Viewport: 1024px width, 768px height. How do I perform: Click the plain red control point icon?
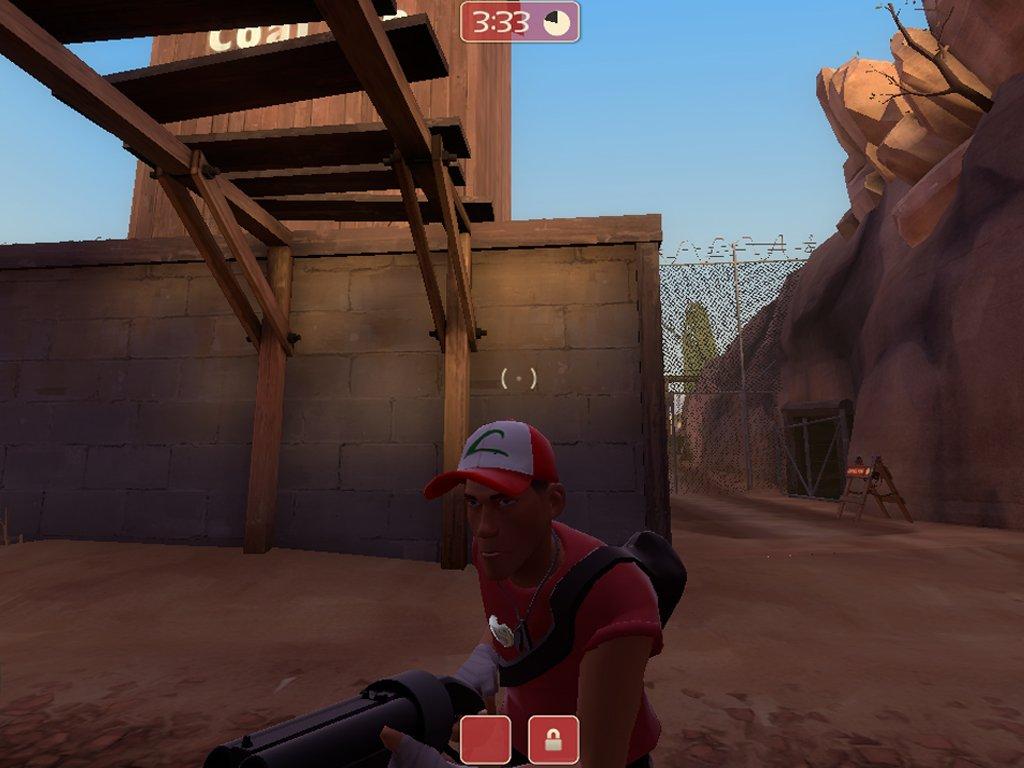(486, 740)
